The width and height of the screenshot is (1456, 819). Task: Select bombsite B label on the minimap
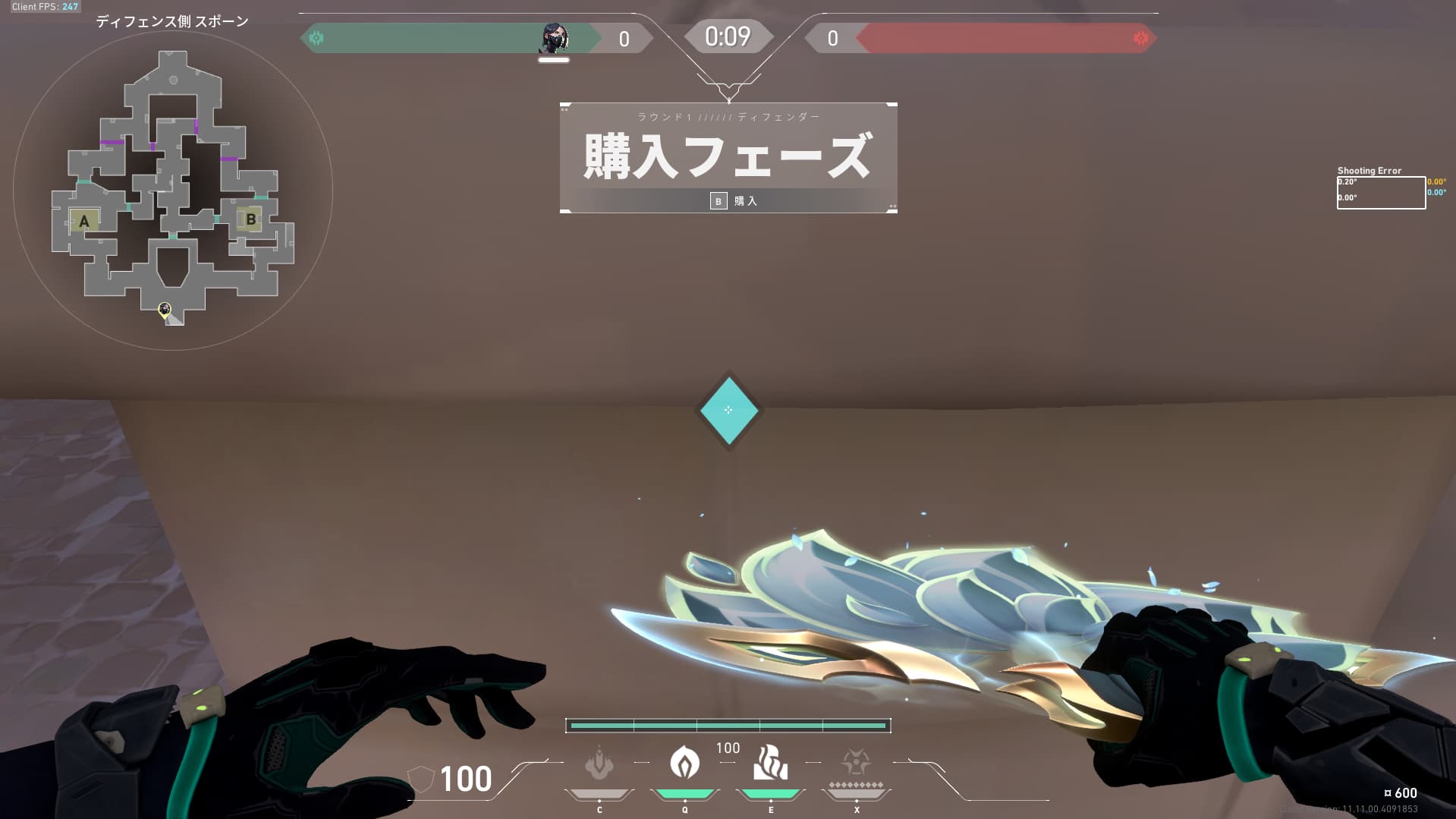click(x=250, y=219)
